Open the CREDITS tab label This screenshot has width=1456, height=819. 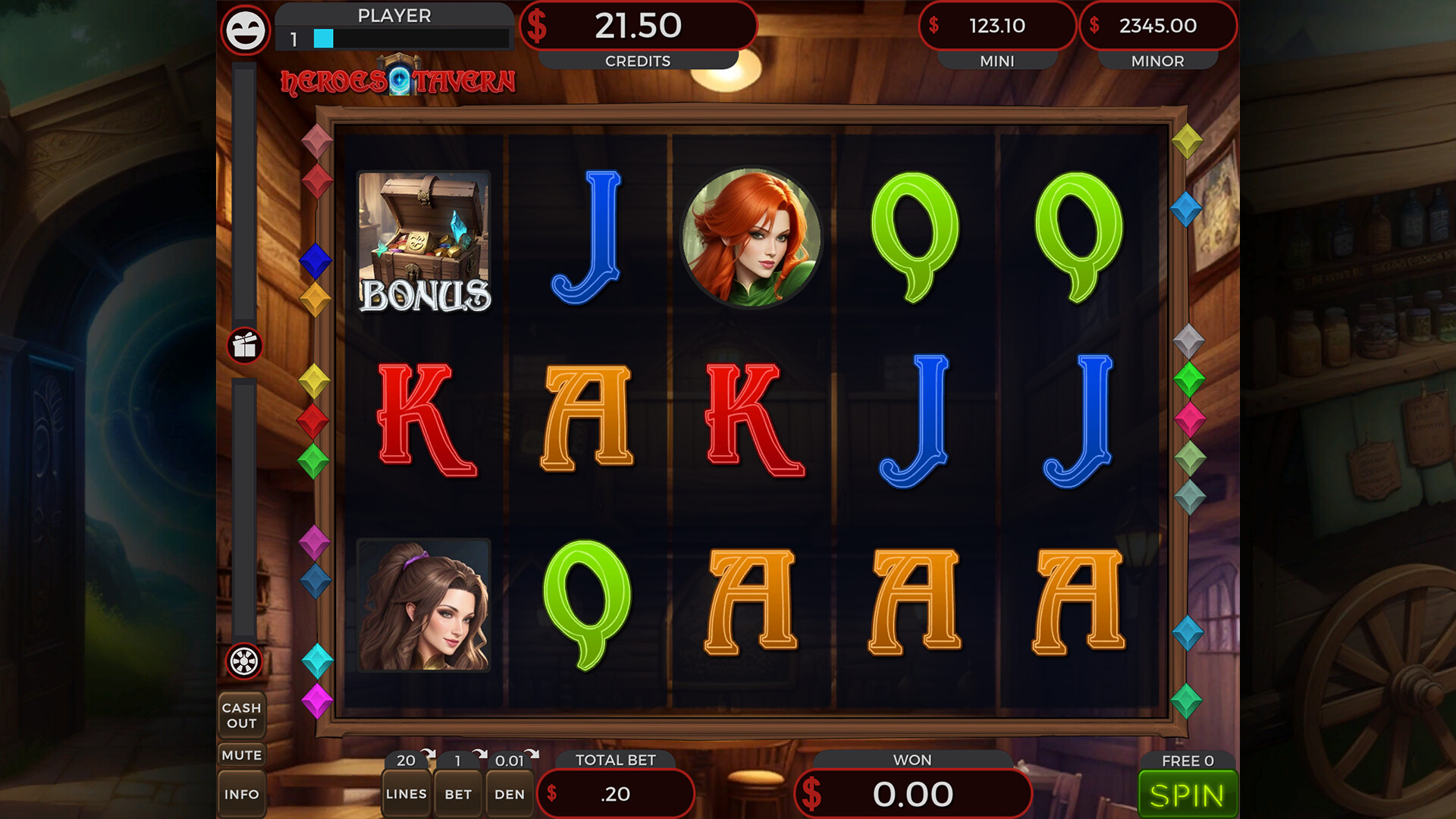[x=637, y=61]
